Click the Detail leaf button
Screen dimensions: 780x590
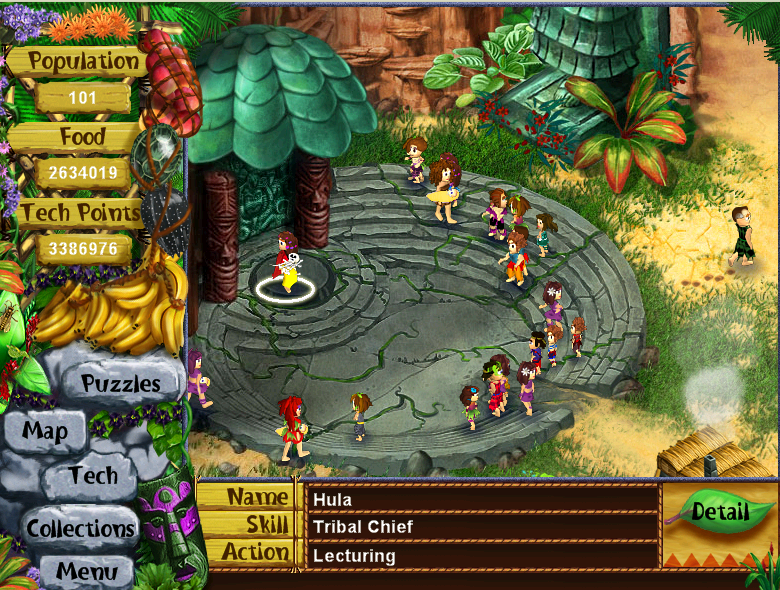pyautogui.click(x=720, y=513)
